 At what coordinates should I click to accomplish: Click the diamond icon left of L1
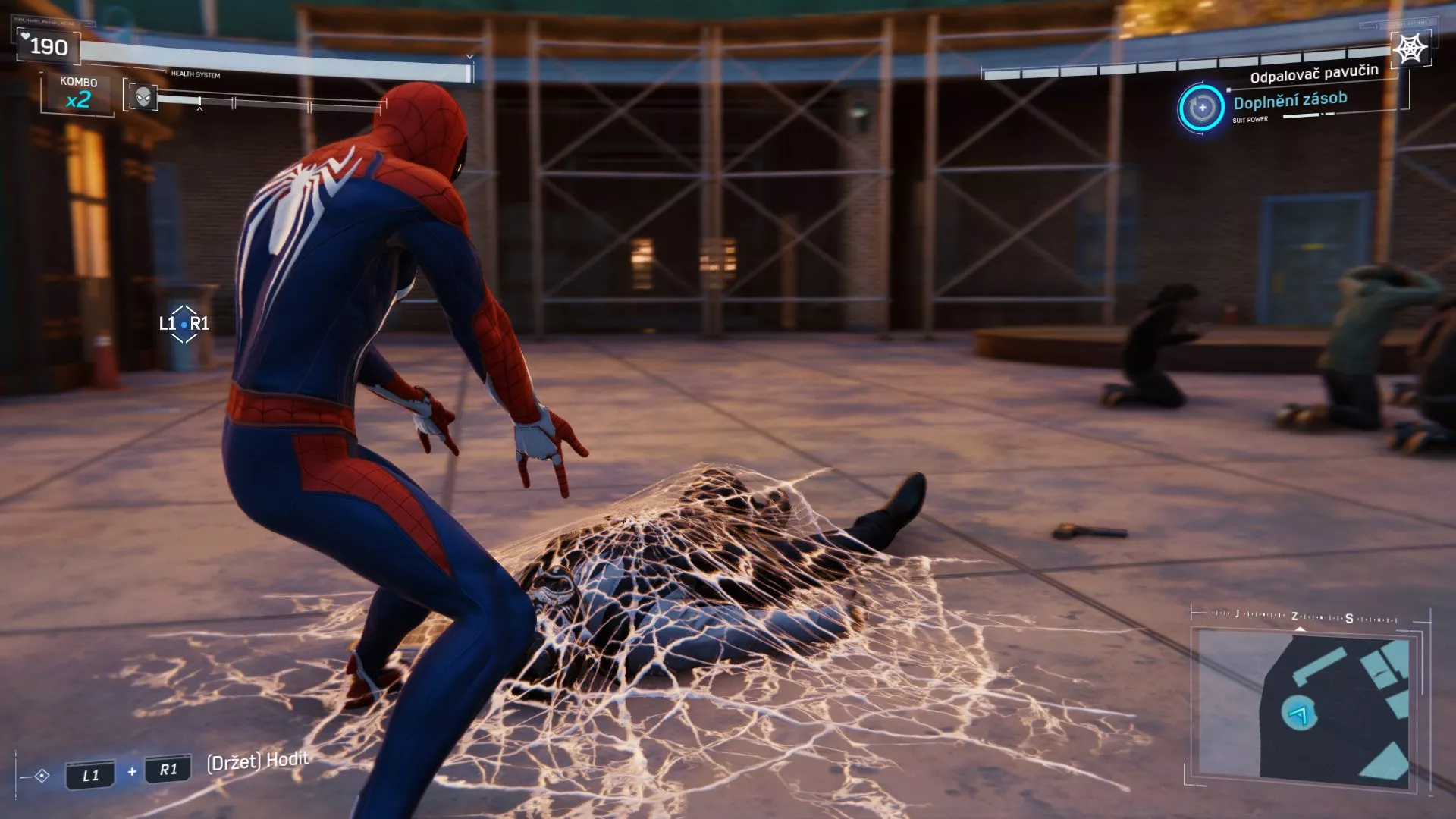(x=42, y=773)
